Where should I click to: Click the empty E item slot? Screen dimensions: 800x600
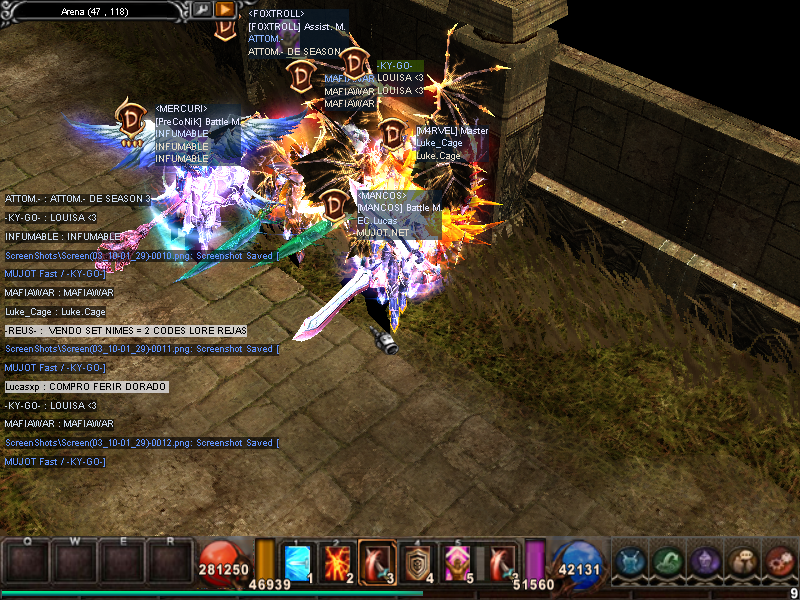(x=122, y=562)
